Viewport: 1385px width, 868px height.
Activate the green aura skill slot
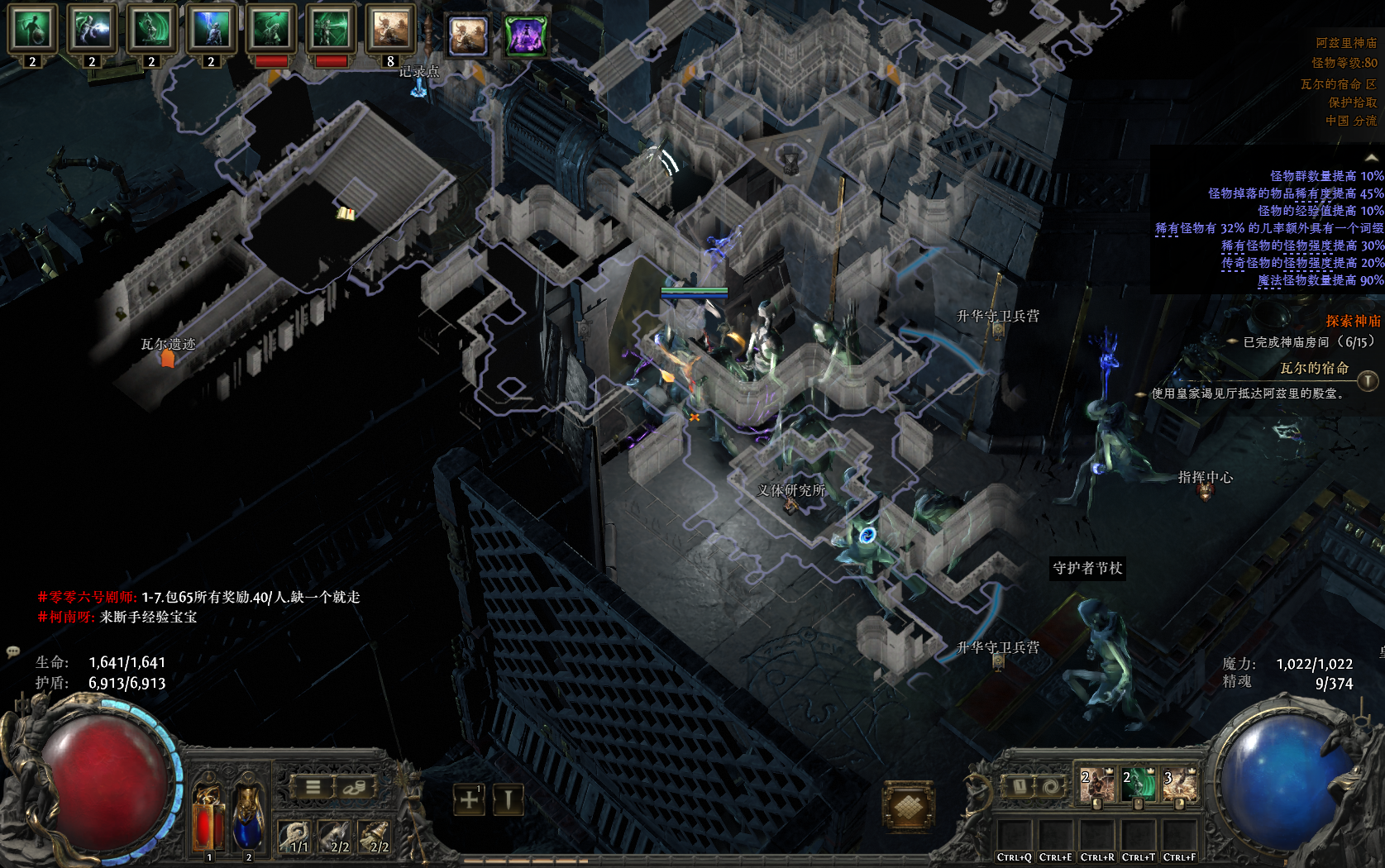1139,785
